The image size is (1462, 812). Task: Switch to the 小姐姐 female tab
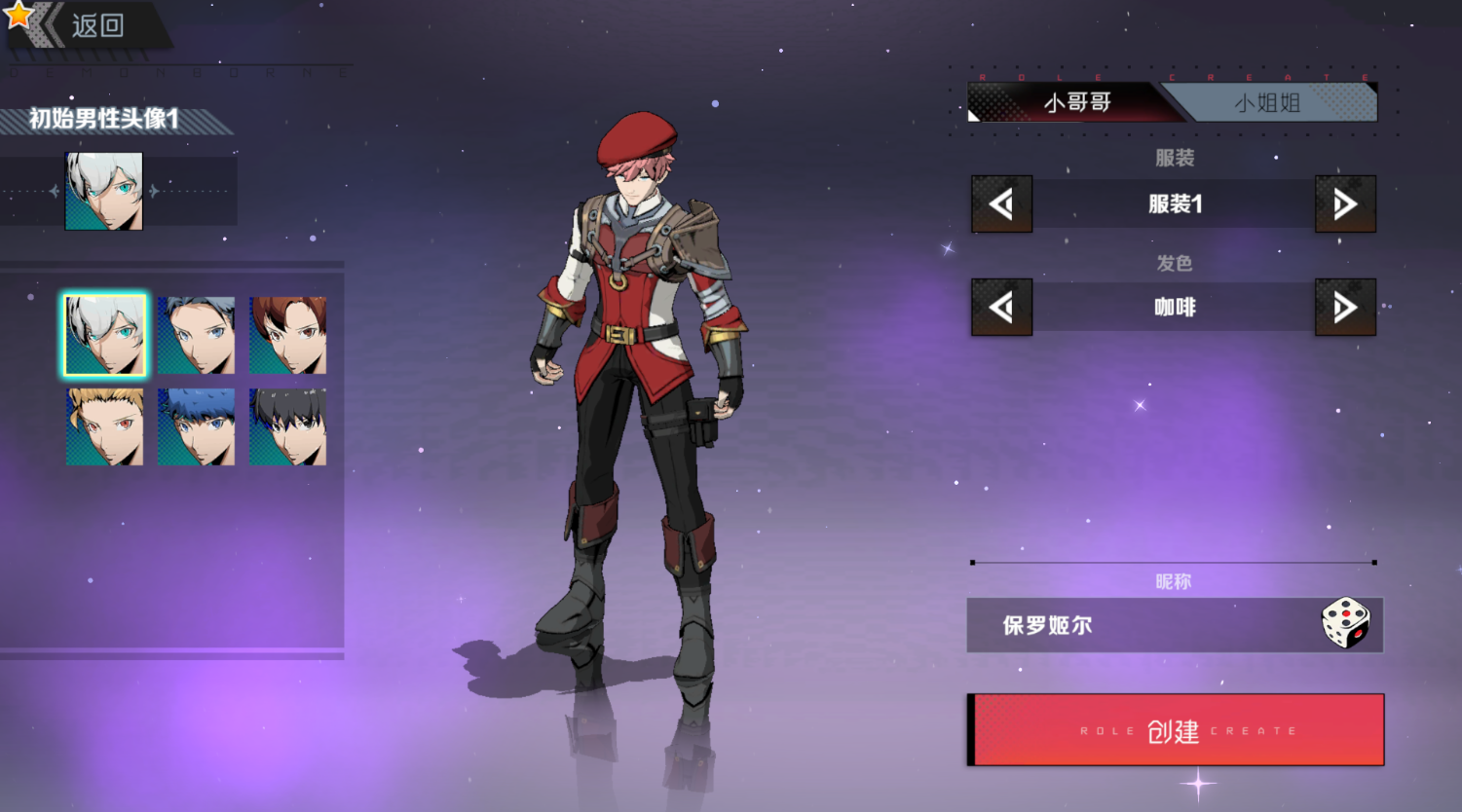click(x=1267, y=102)
